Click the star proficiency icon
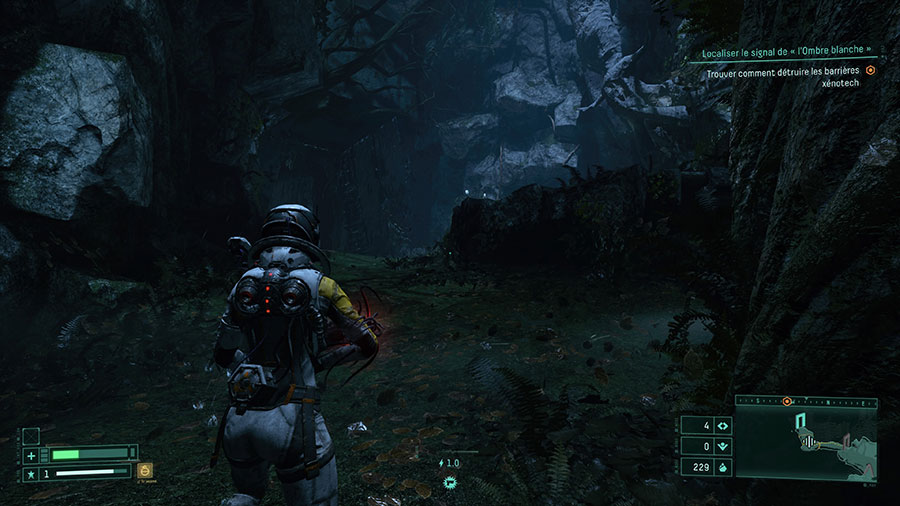The width and height of the screenshot is (900, 506). [x=31, y=472]
